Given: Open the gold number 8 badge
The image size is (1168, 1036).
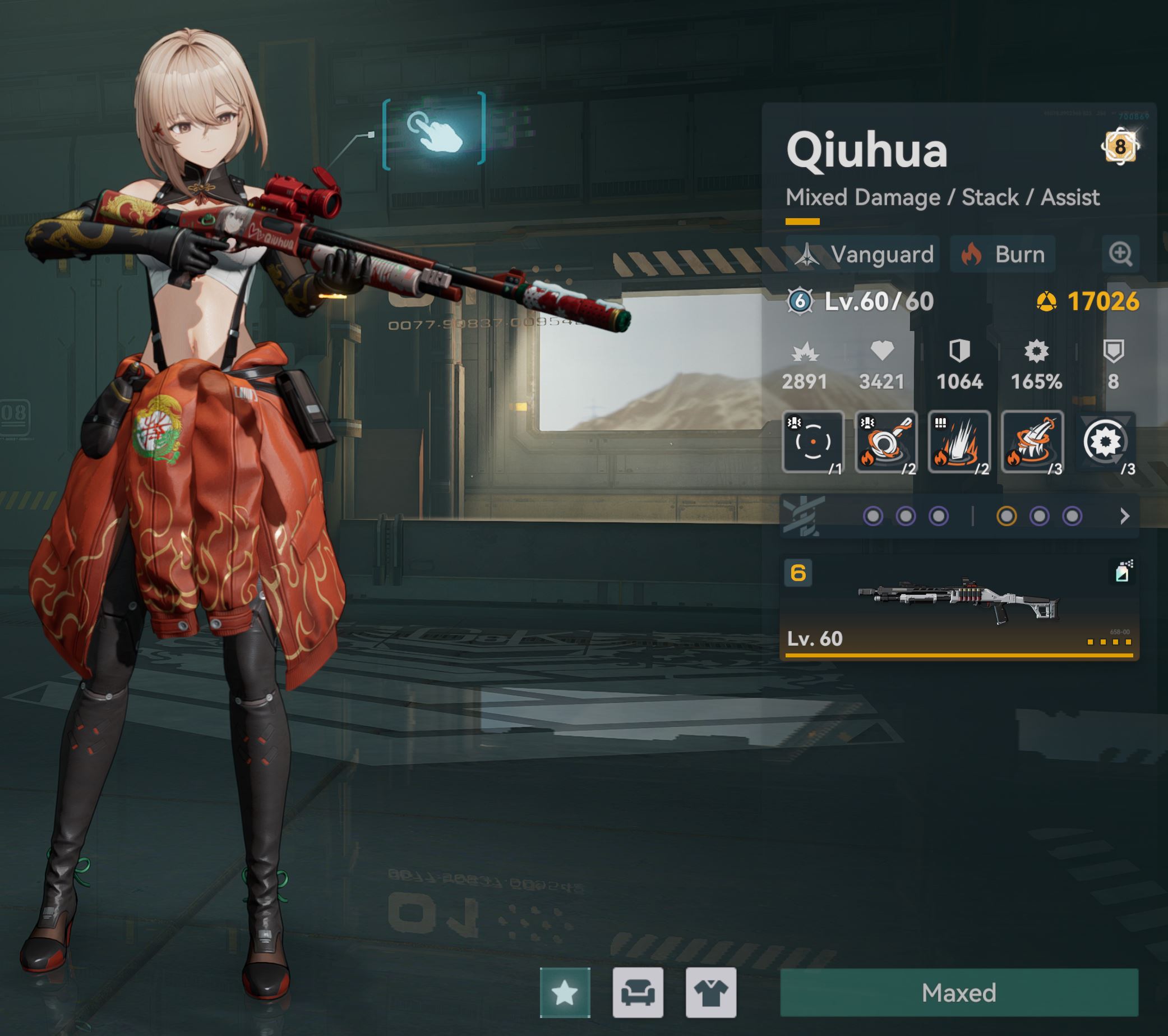Looking at the screenshot, I should [x=1120, y=147].
